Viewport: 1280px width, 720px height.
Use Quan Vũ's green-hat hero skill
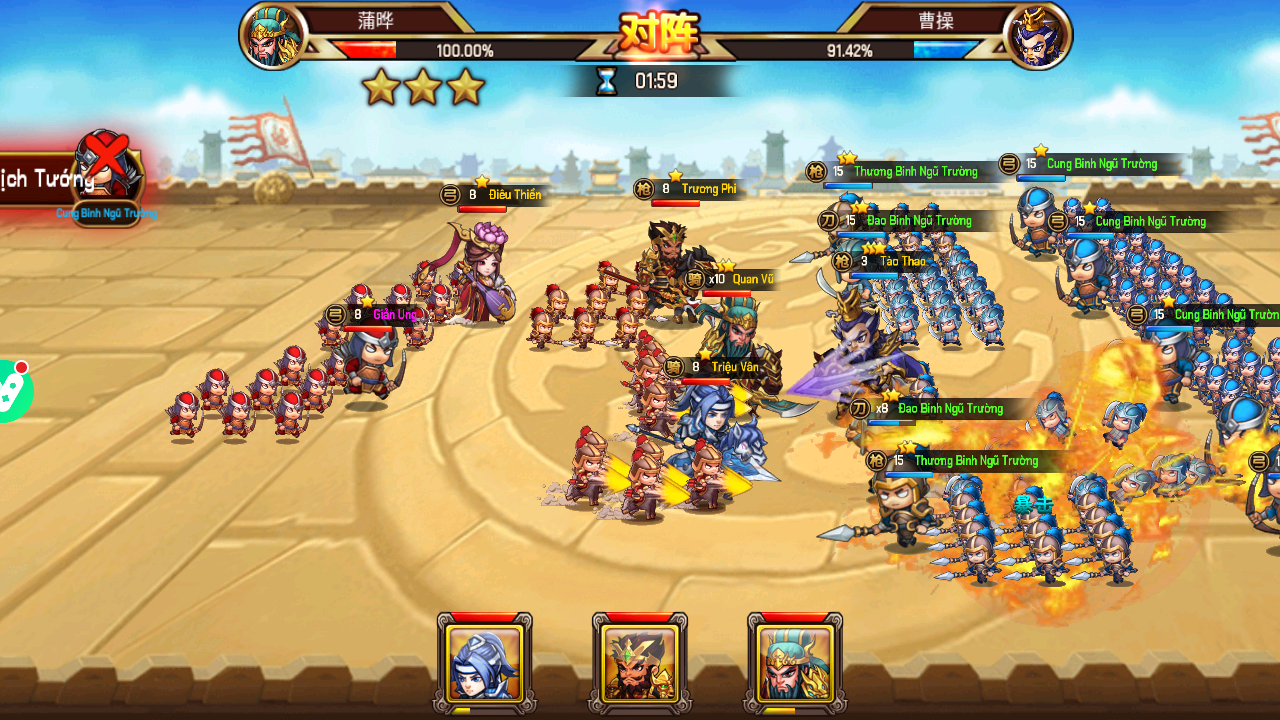pos(795,663)
